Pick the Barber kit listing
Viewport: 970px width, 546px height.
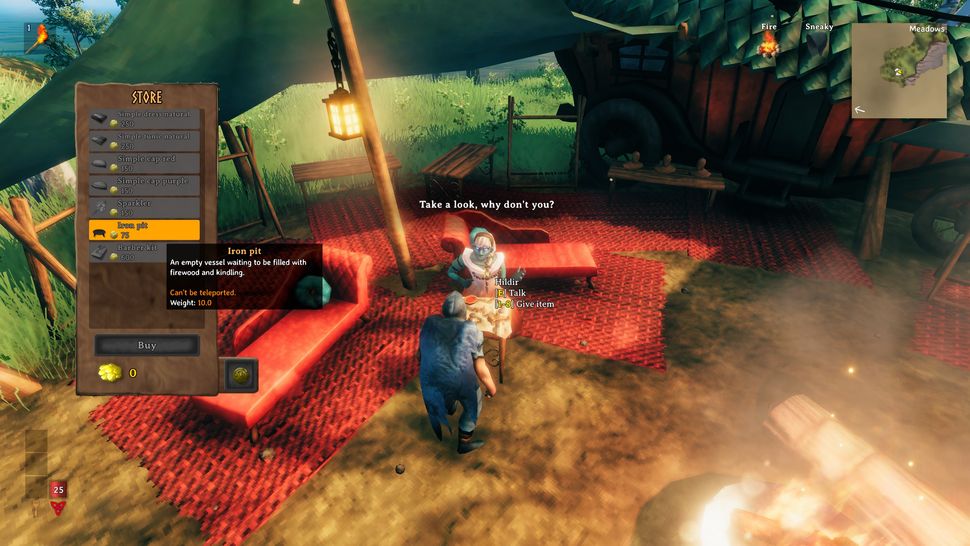145,253
